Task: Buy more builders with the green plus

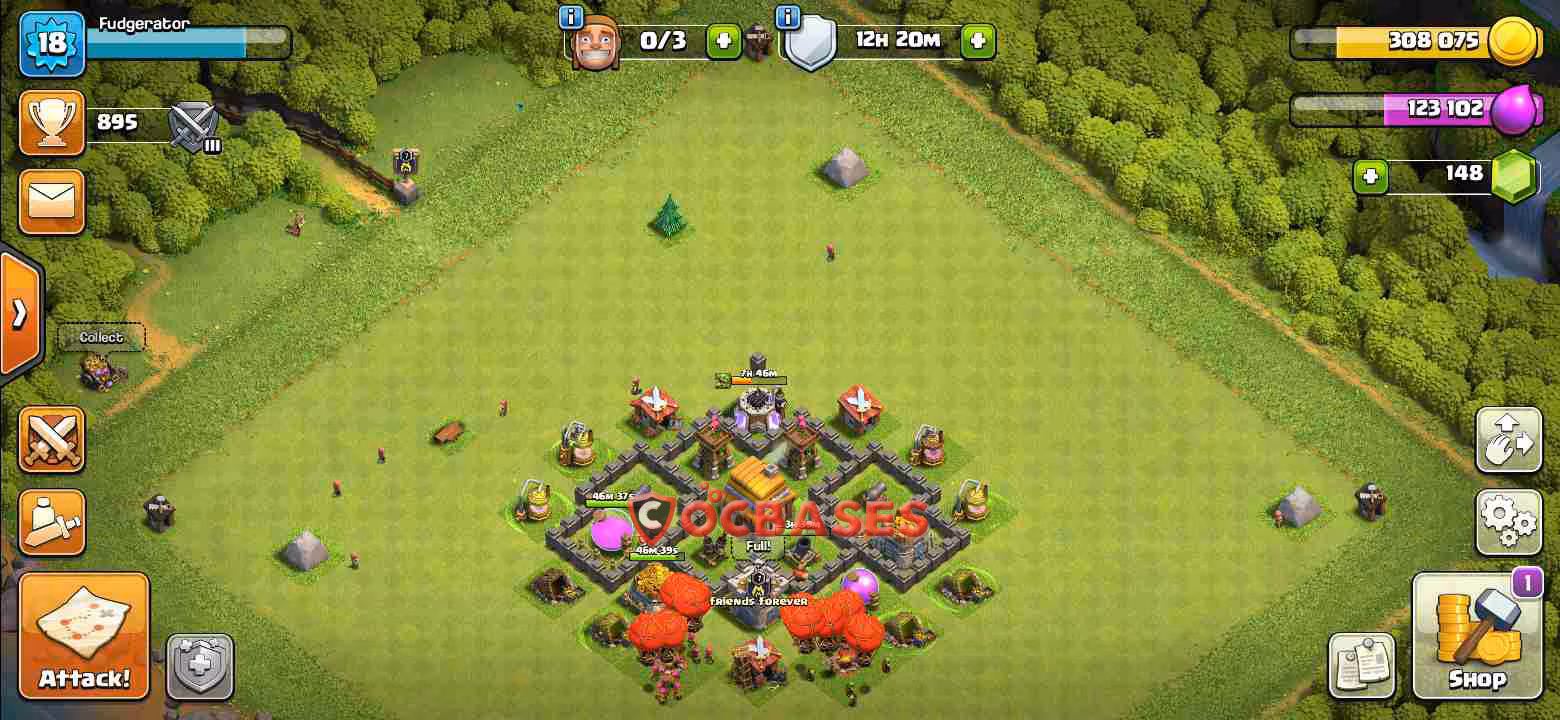Action: (724, 42)
